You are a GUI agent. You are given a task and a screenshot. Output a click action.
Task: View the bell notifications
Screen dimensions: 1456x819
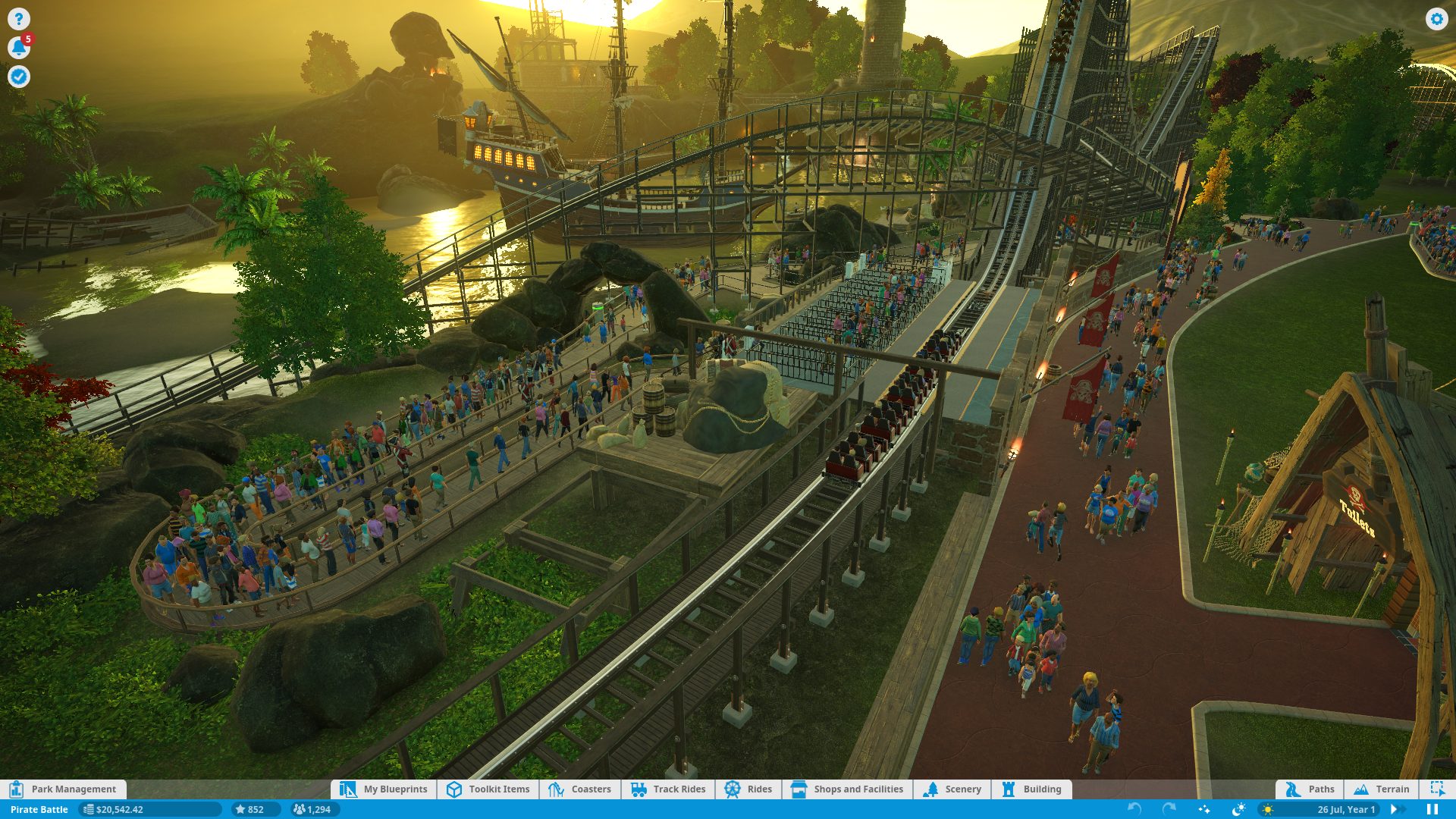pos(18,48)
